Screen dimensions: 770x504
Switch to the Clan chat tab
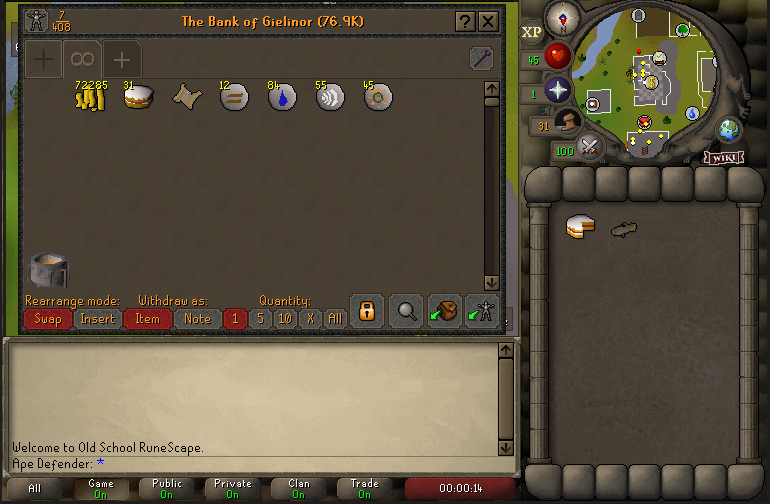(x=299, y=489)
